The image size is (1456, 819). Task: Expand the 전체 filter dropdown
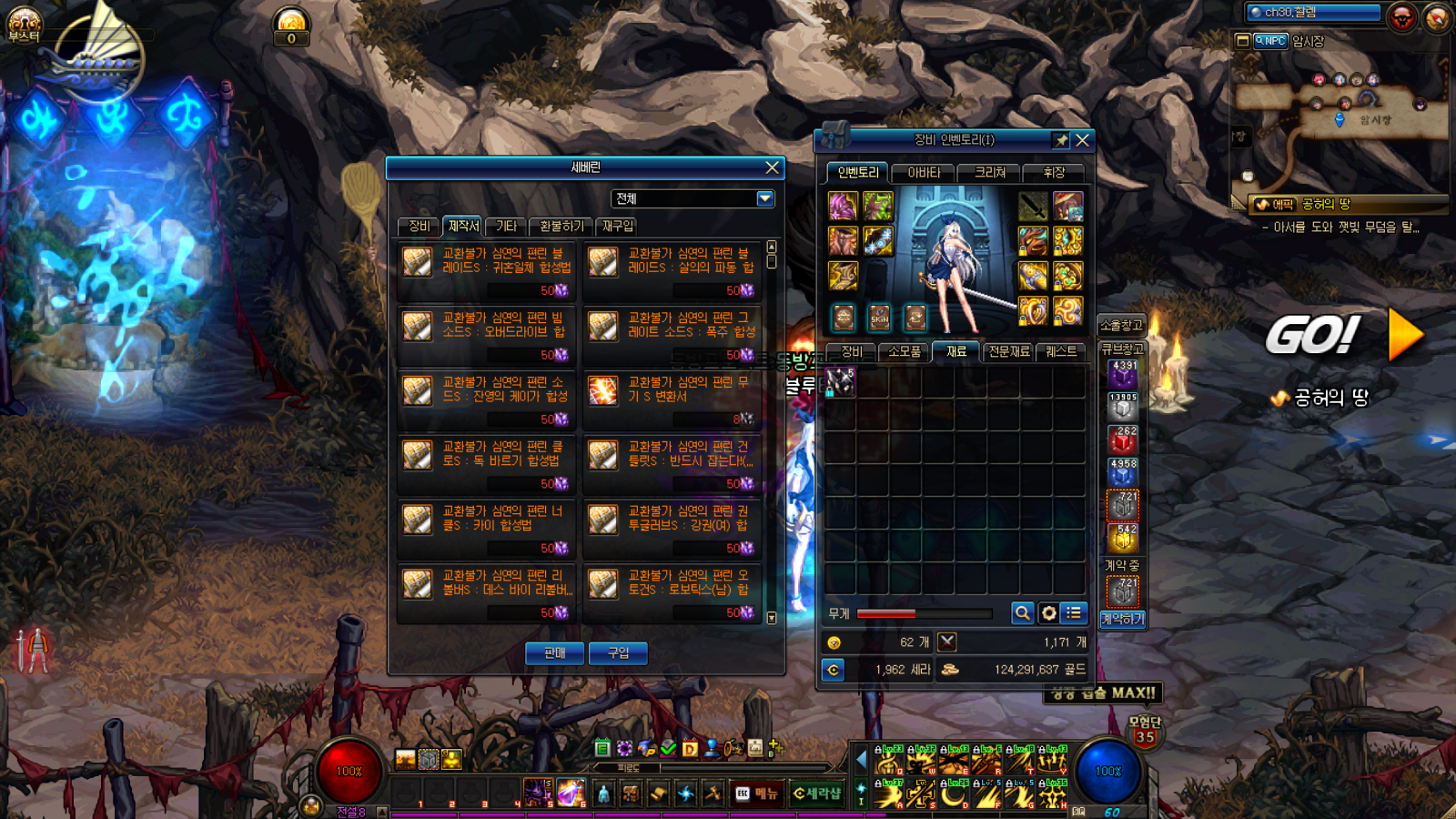point(764,198)
